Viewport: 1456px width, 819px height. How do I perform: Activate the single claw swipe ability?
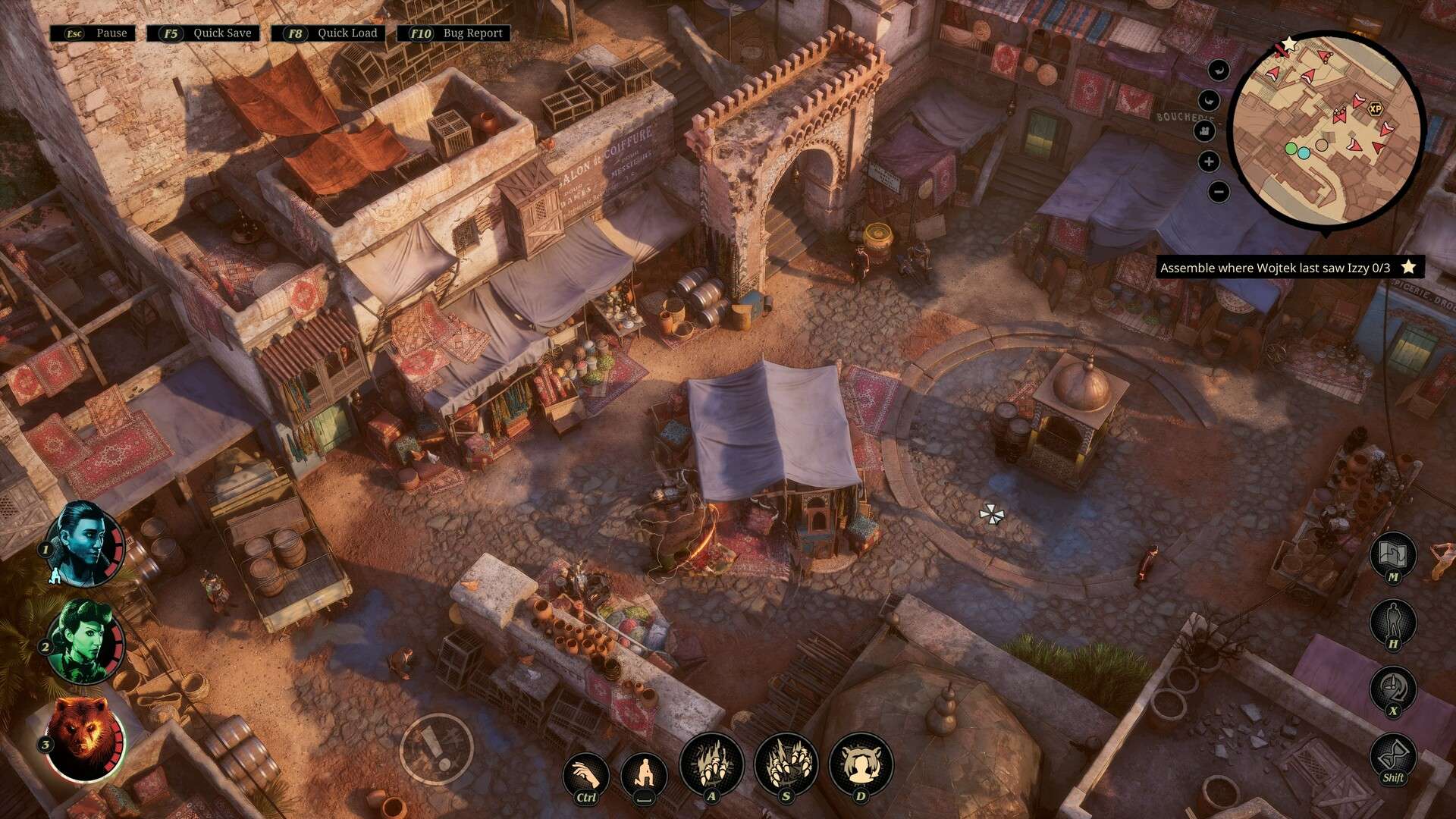711,764
